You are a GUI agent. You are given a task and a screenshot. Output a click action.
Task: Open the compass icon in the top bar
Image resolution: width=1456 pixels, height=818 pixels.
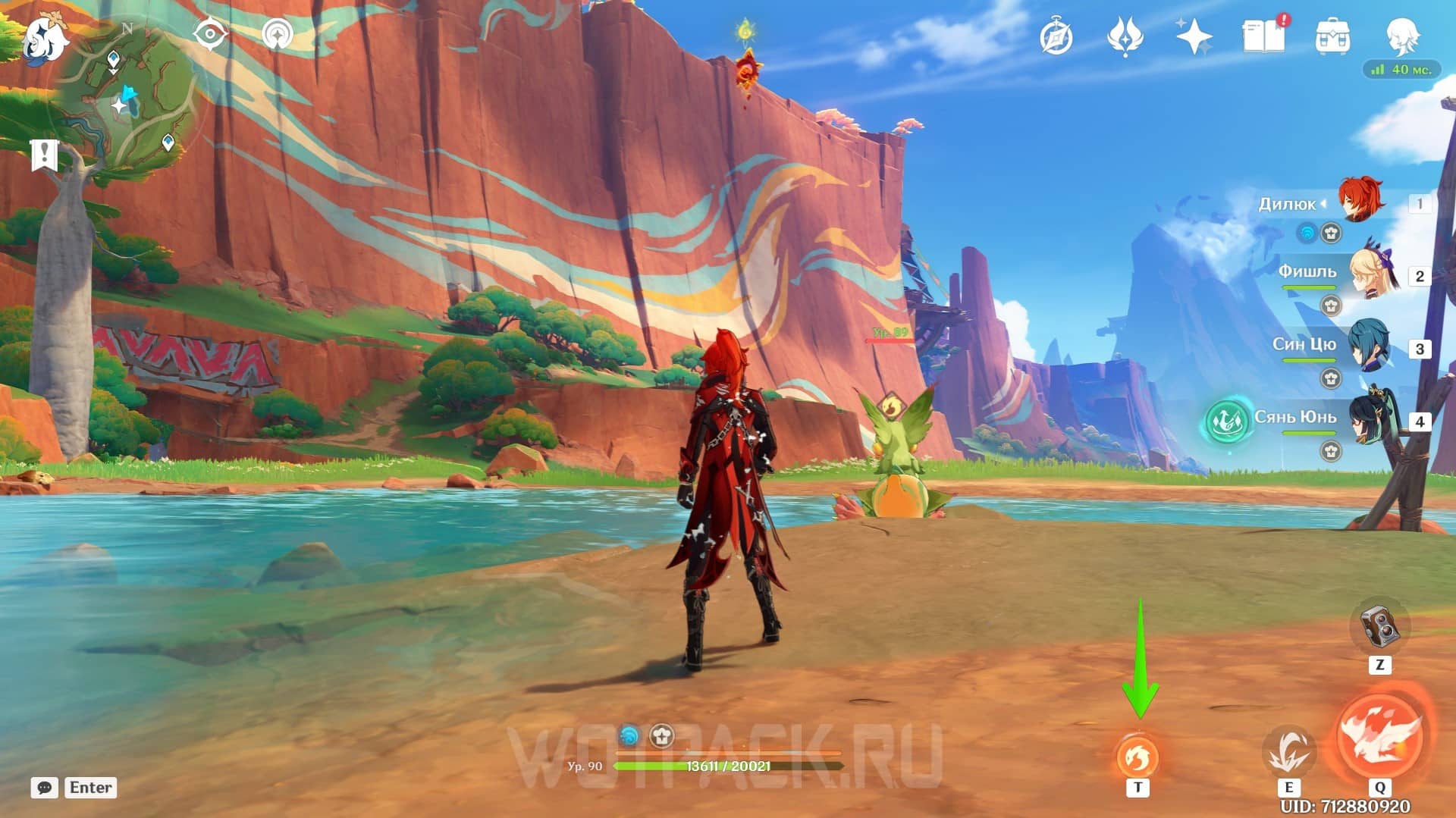[x=1056, y=37]
